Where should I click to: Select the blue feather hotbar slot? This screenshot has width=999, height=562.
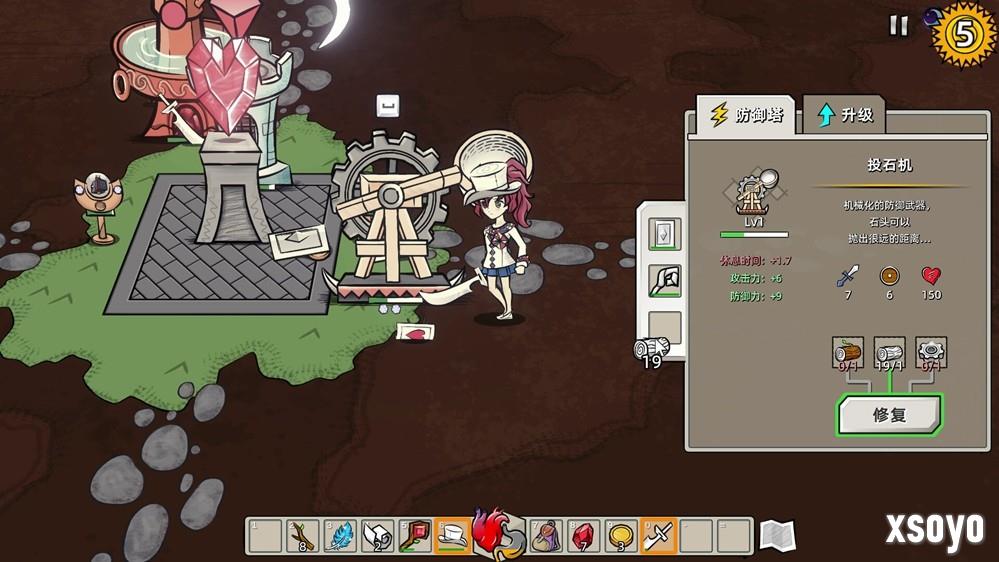pyautogui.click(x=339, y=536)
